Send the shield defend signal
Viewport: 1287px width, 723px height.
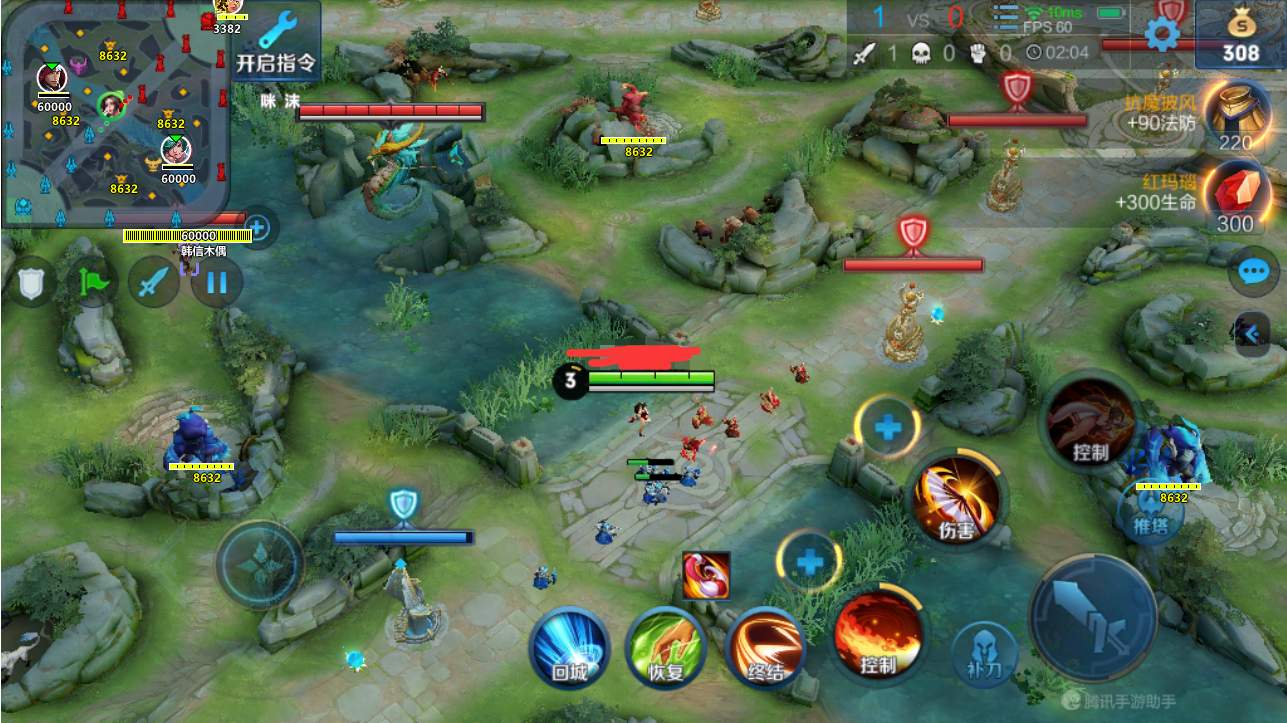click(x=33, y=283)
